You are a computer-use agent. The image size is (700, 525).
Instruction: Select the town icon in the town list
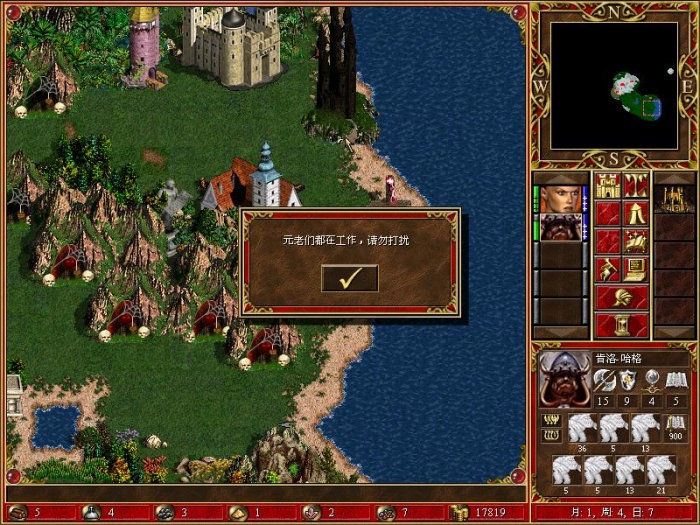coord(673,198)
